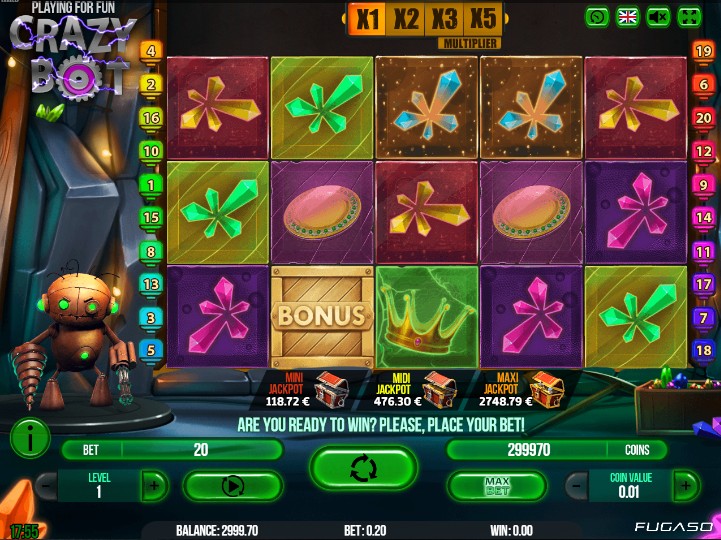Enter fullscreen mode
Image resolution: width=721 pixels, height=540 pixels.
coord(689,16)
